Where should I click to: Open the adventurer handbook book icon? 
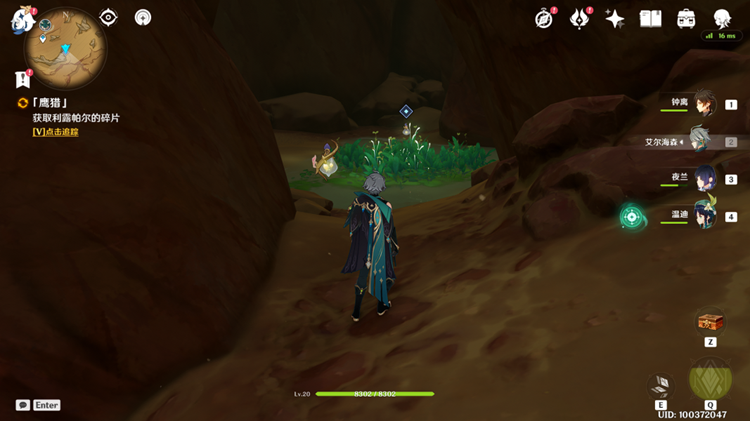click(651, 19)
